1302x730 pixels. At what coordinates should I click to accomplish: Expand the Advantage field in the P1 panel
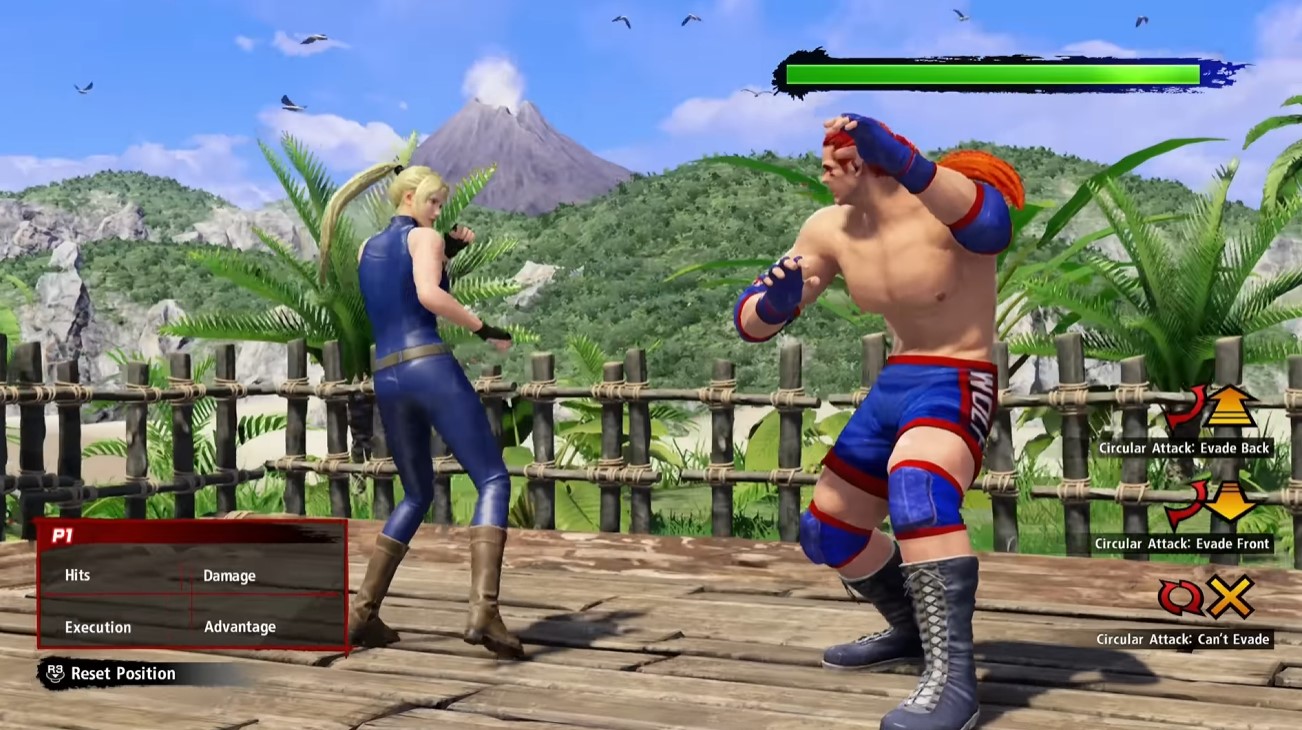tap(242, 626)
